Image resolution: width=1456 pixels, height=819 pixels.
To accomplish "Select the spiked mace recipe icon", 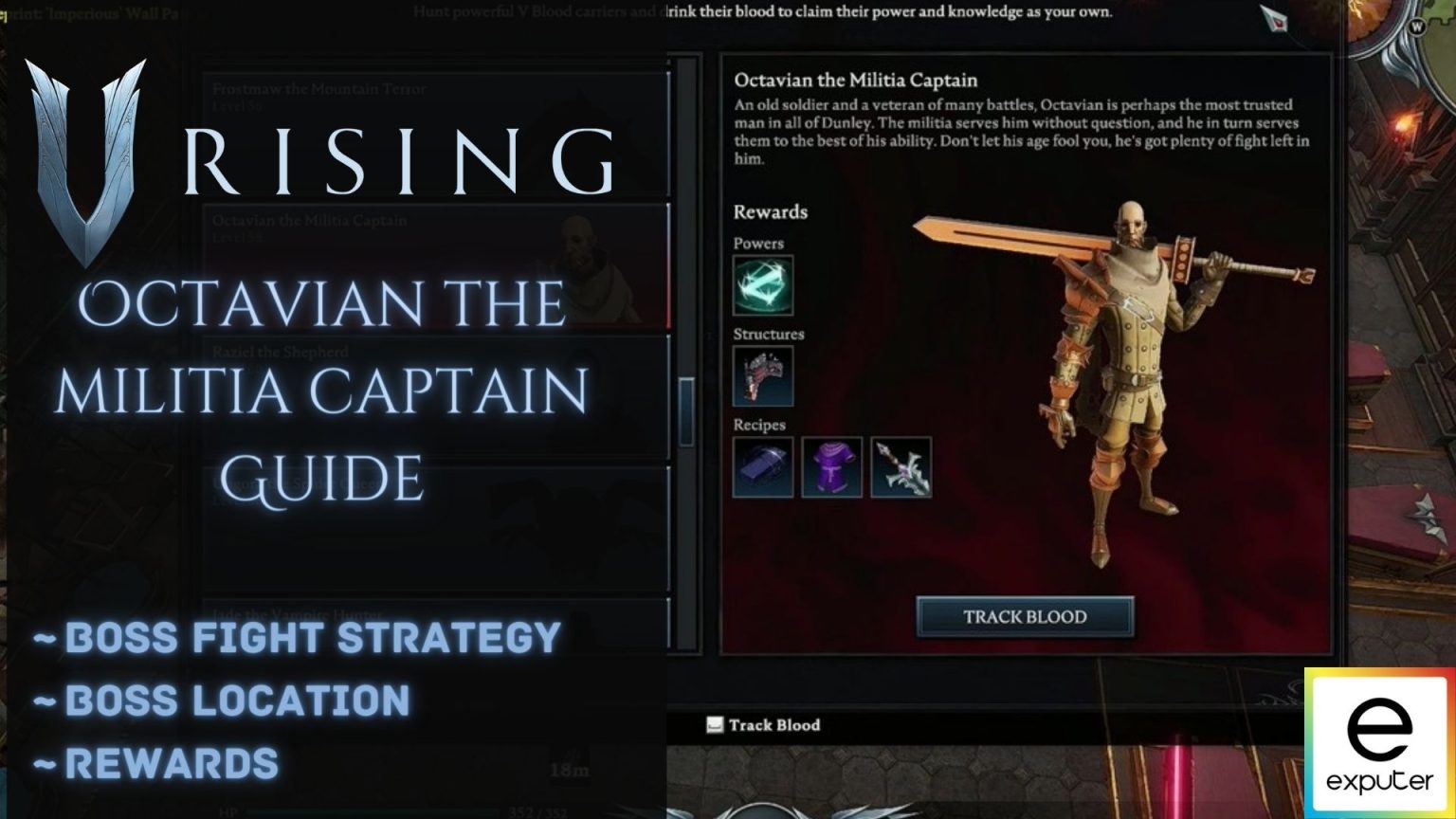I will (x=900, y=467).
